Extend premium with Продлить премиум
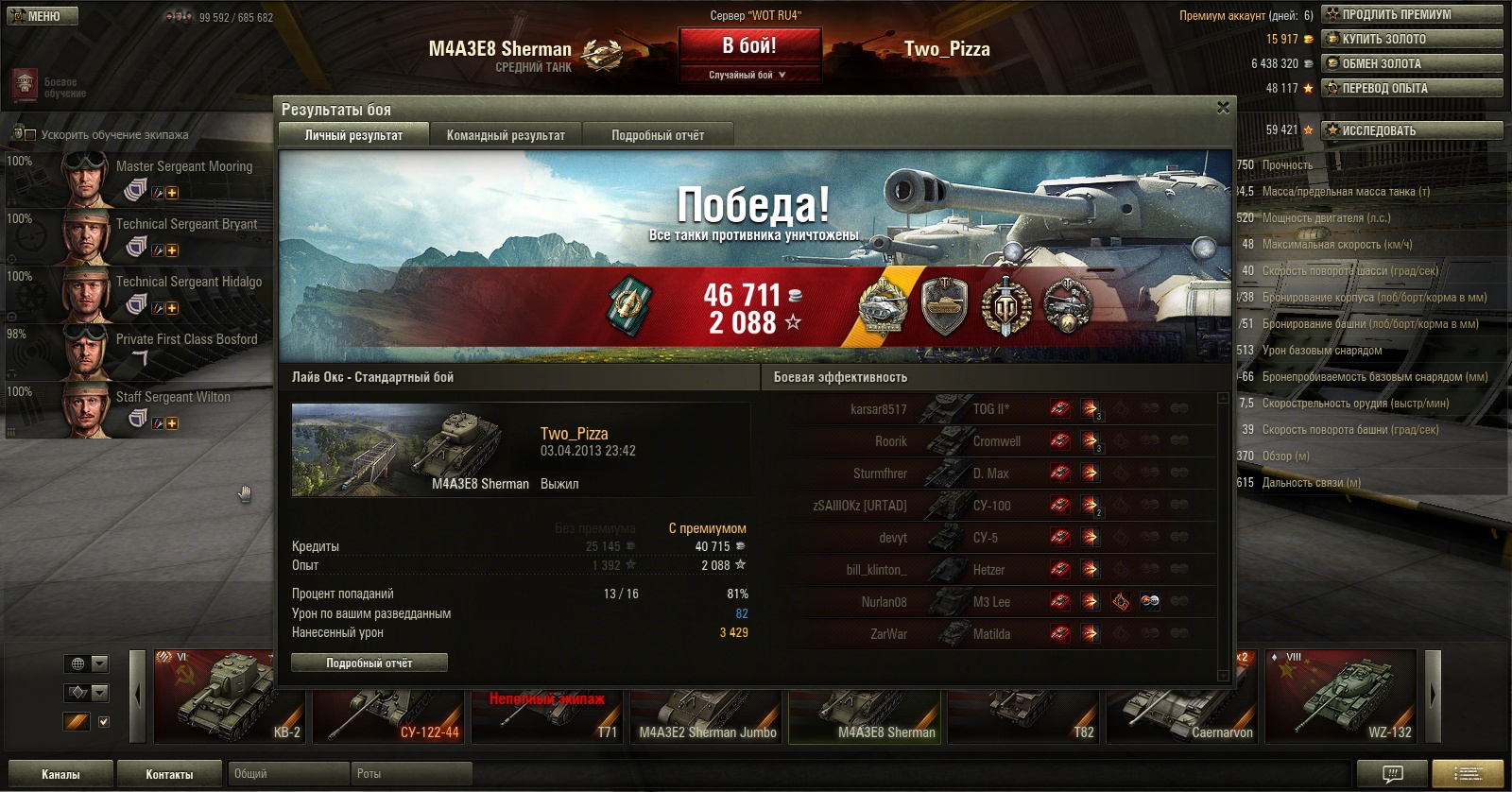 (x=1412, y=14)
